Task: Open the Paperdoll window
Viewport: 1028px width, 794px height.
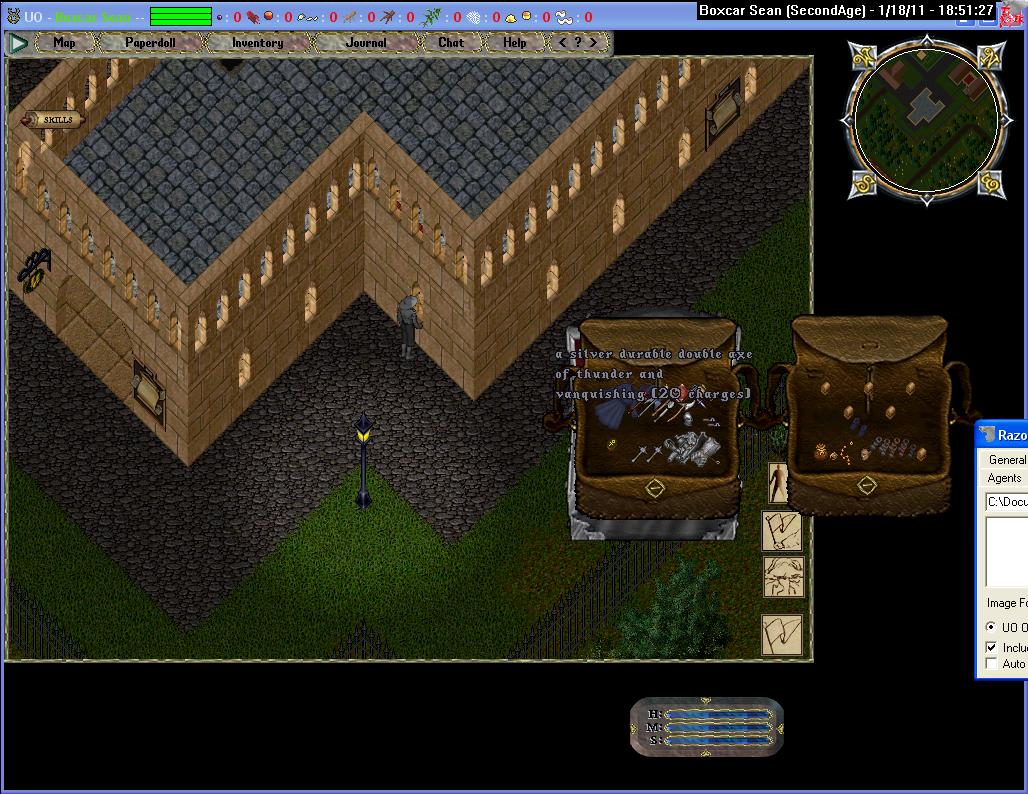Action: point(150,43)
